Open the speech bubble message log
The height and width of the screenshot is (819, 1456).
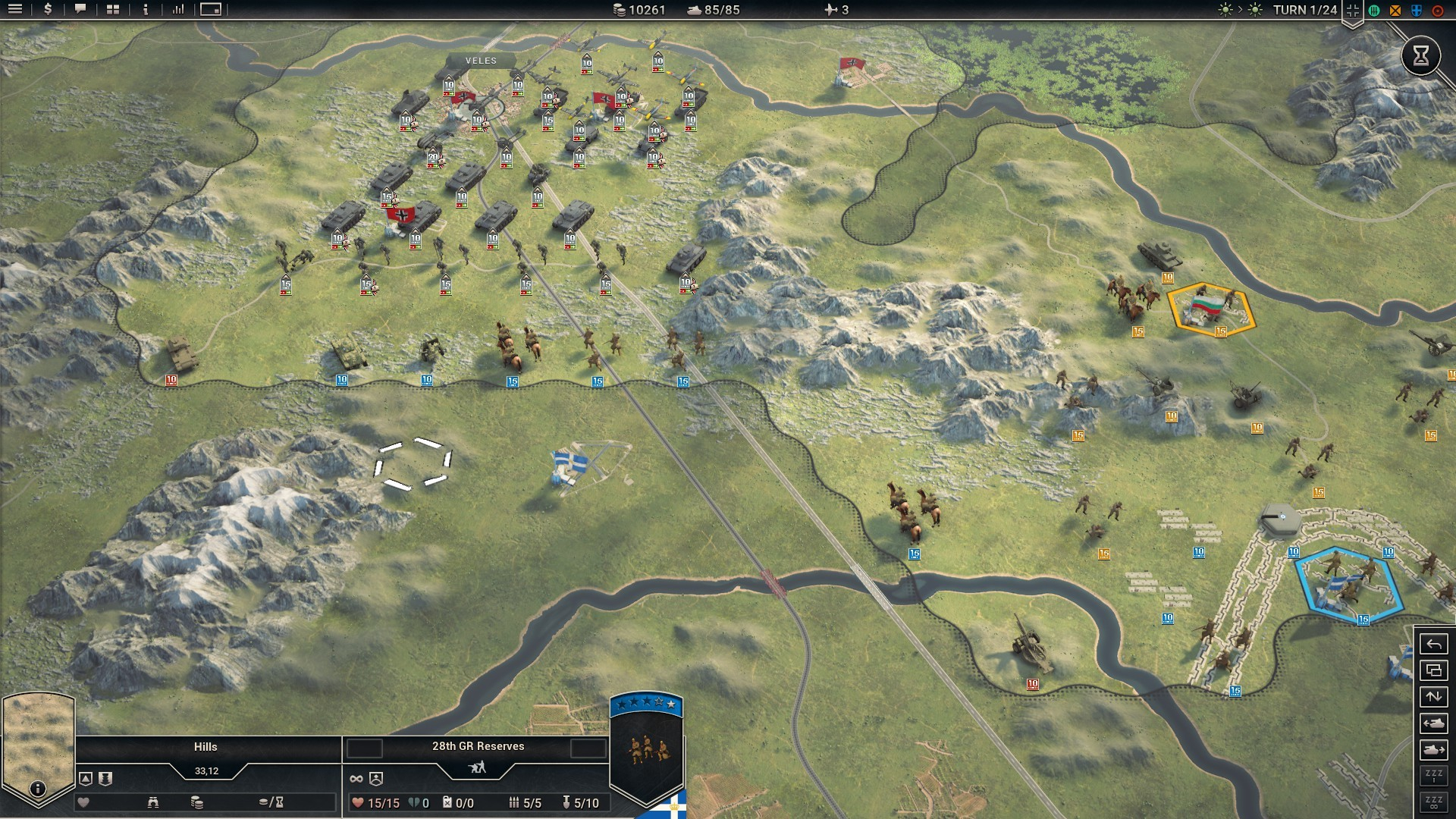pyautogui.click(x=80, y=9)
